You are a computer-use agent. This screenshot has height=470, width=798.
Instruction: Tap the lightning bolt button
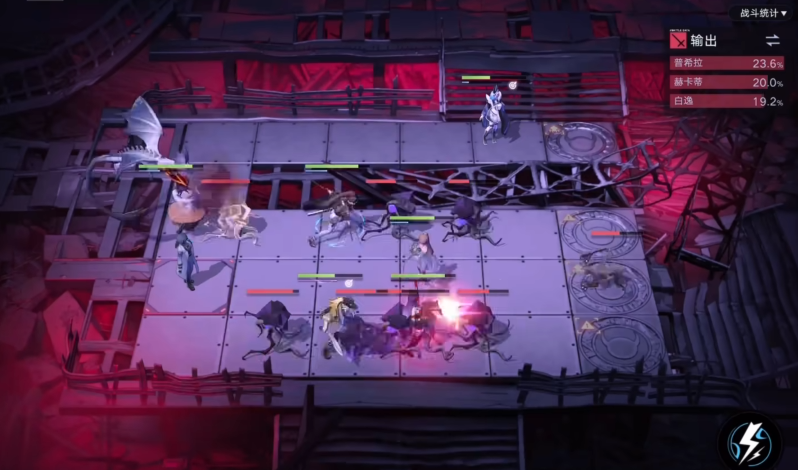point(750,440)
